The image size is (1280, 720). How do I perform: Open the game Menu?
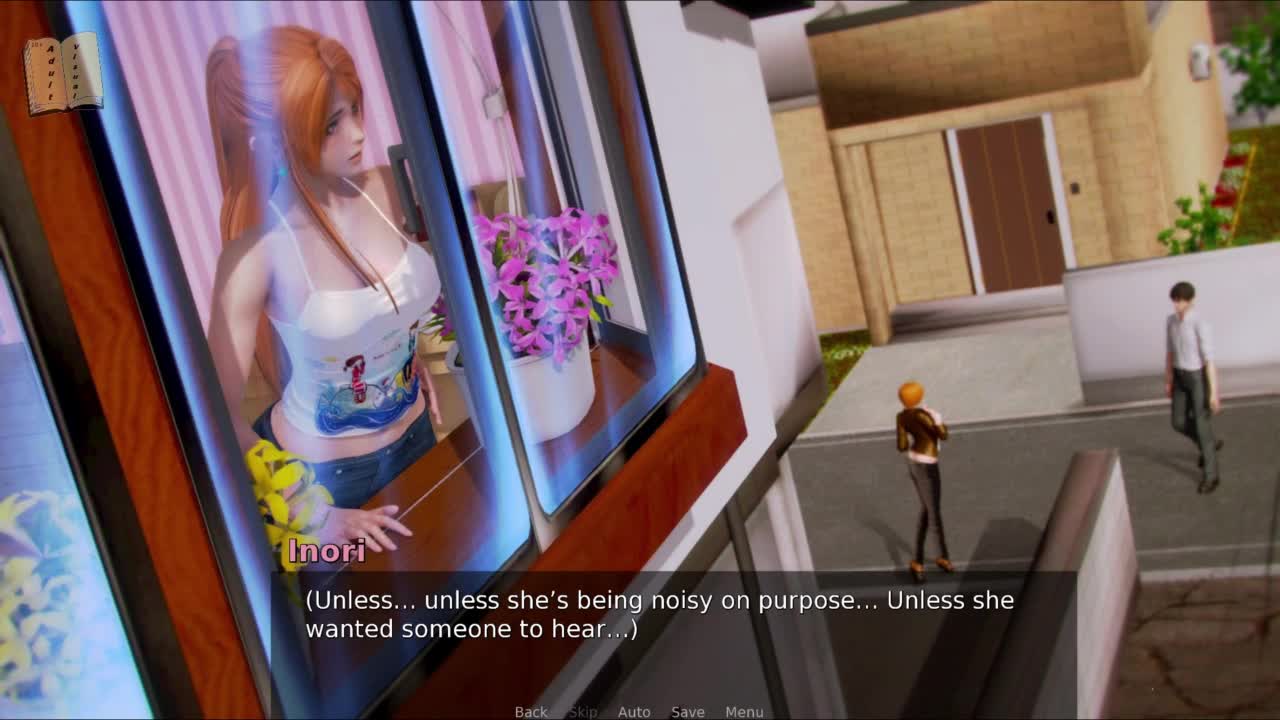744,711
